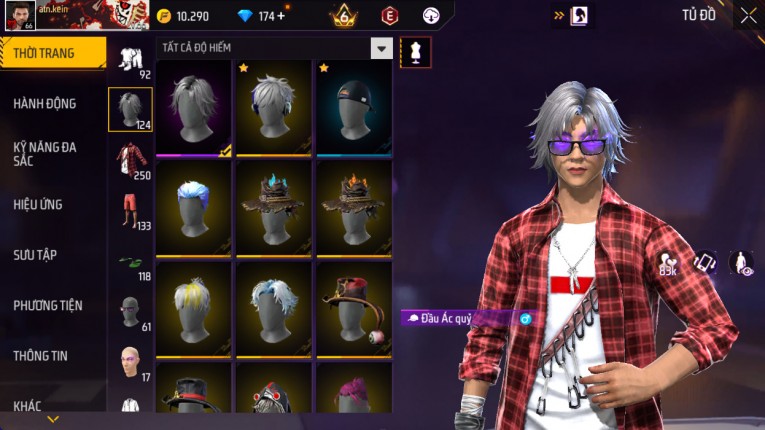
Task: Show the PHƯƠNG TIỆN category
Action: pyautogui.click(x=48, y=305)
